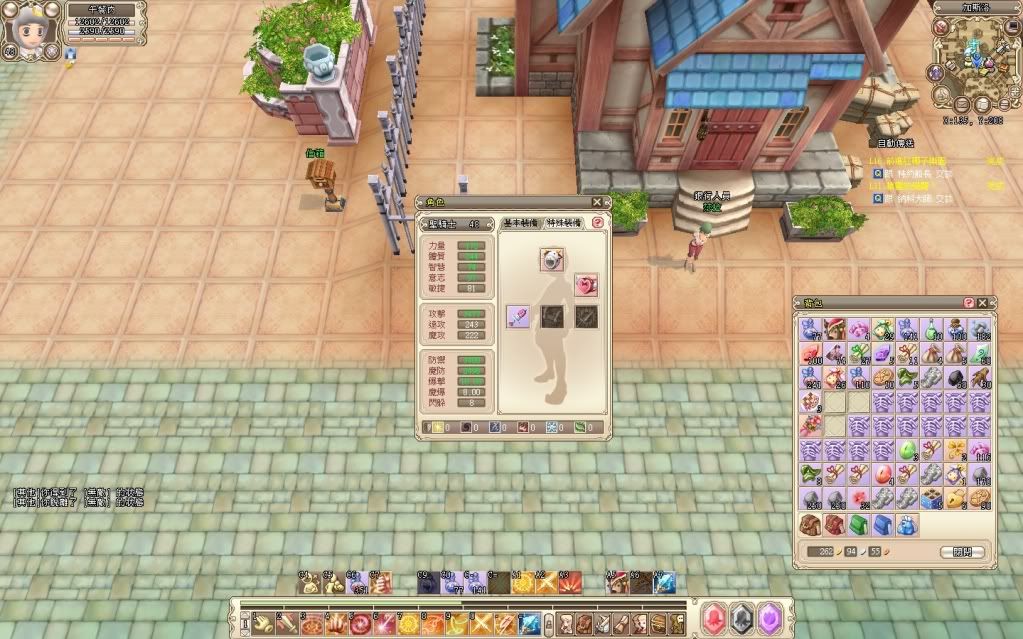Select the flower bouquet item in the backpack
Viewport: 1023px width, 639px height.
pyautogui.click(x=811, y=425)
